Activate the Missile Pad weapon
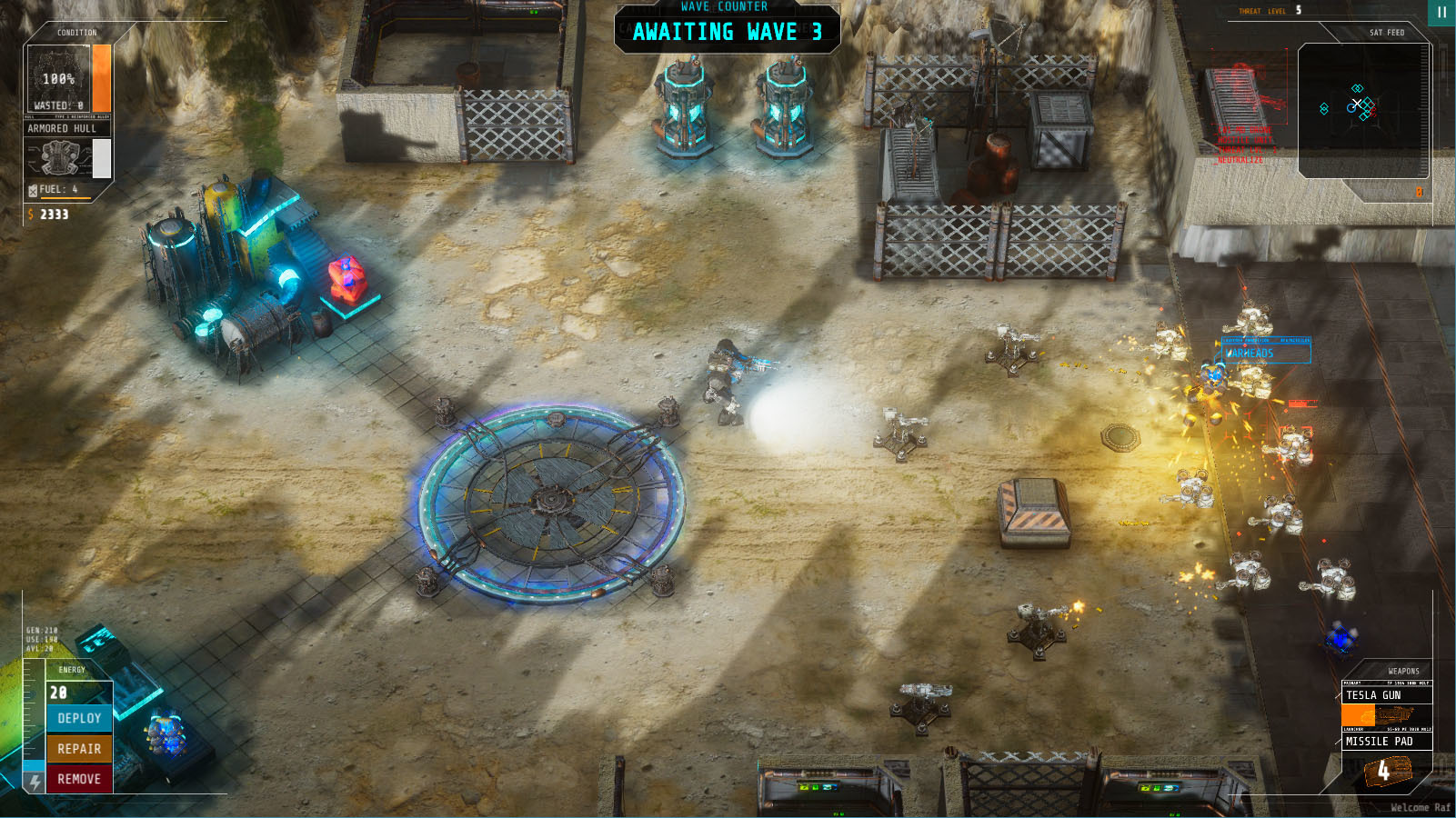The height and width of the screenshot is (818, 1456). (x=1386, y=742)
